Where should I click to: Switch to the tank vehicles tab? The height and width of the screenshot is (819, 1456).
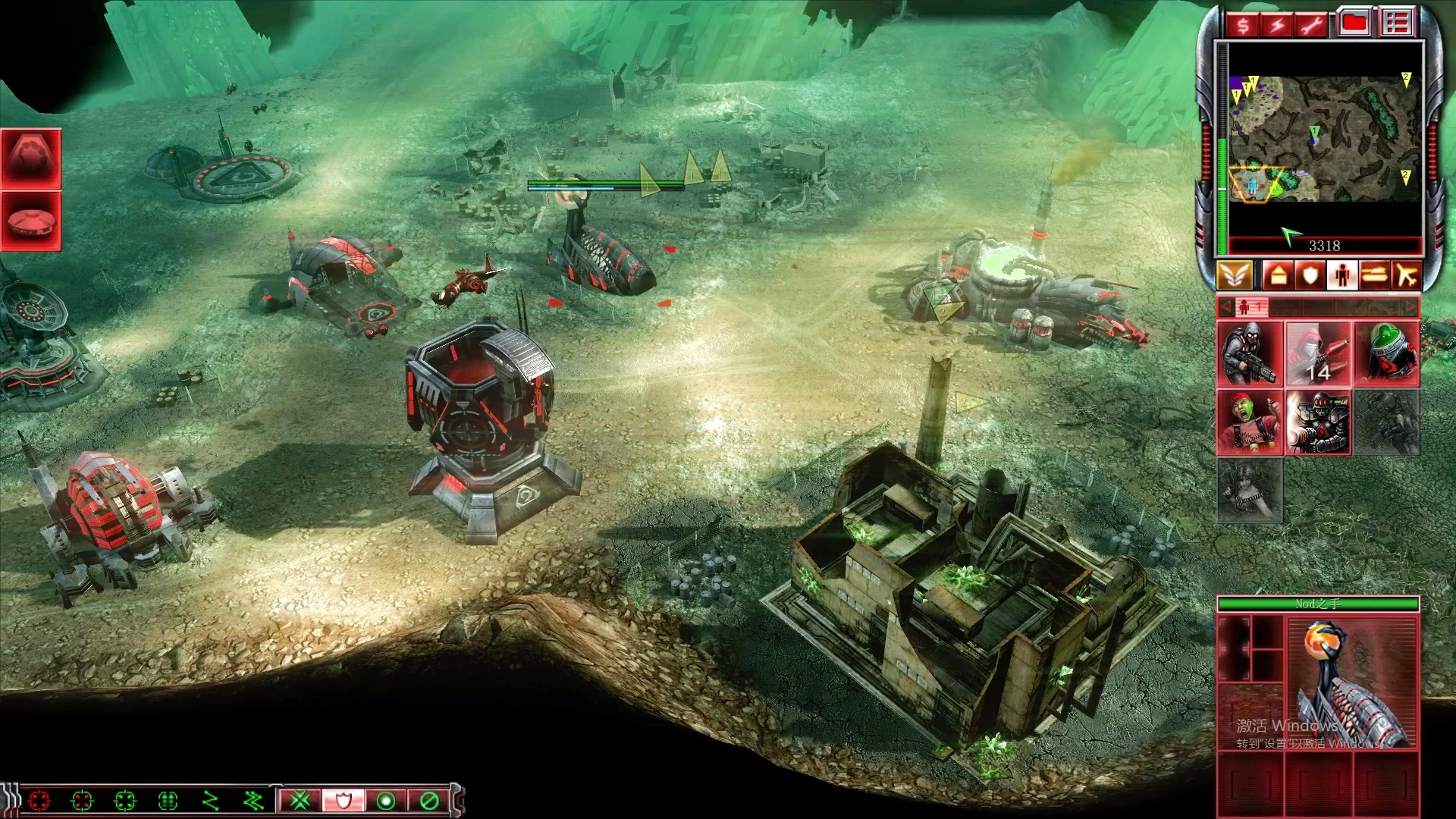[1374, 275]
